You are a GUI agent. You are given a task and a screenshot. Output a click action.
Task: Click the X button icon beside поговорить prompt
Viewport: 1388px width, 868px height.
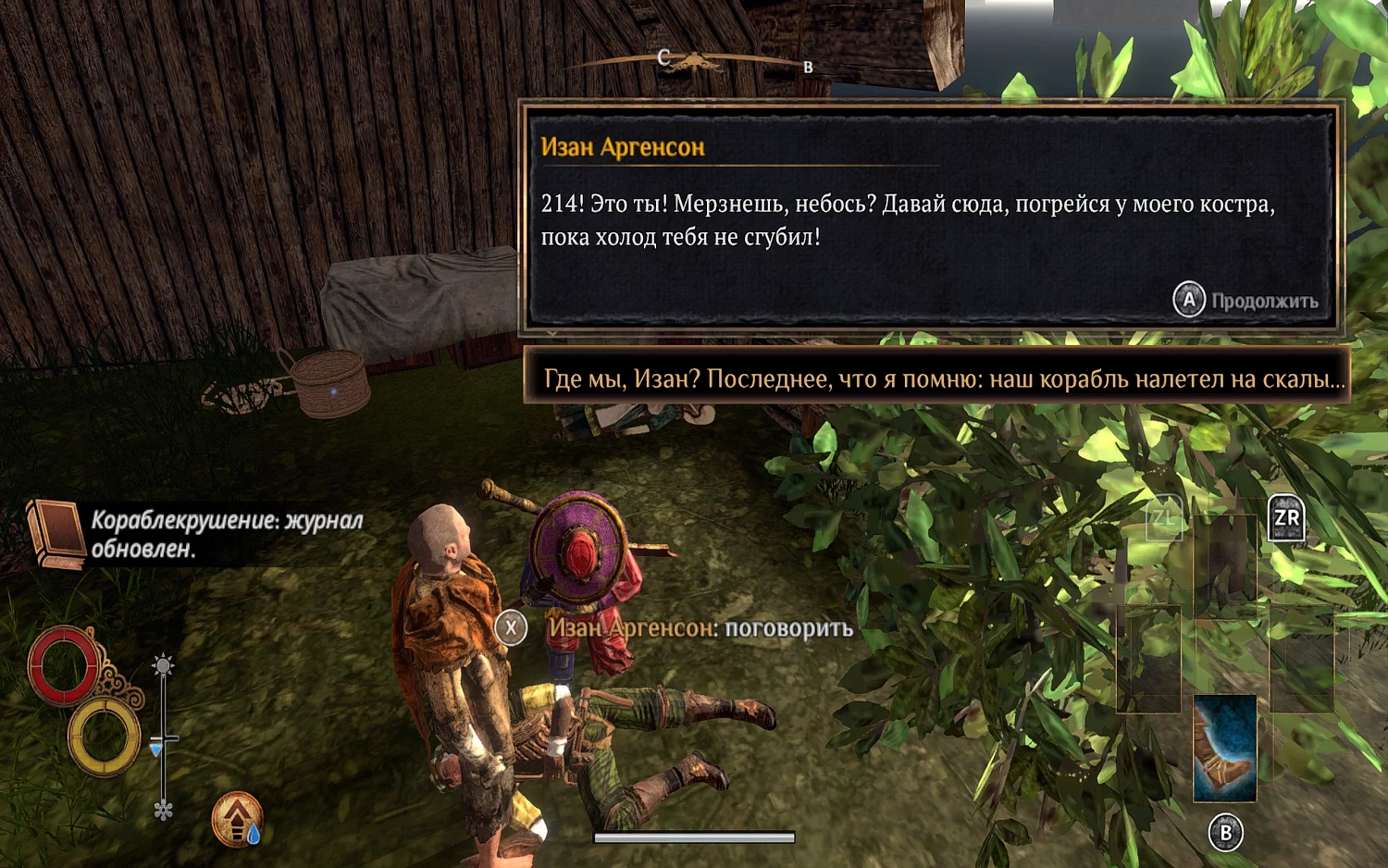click(x=511, y=628)
